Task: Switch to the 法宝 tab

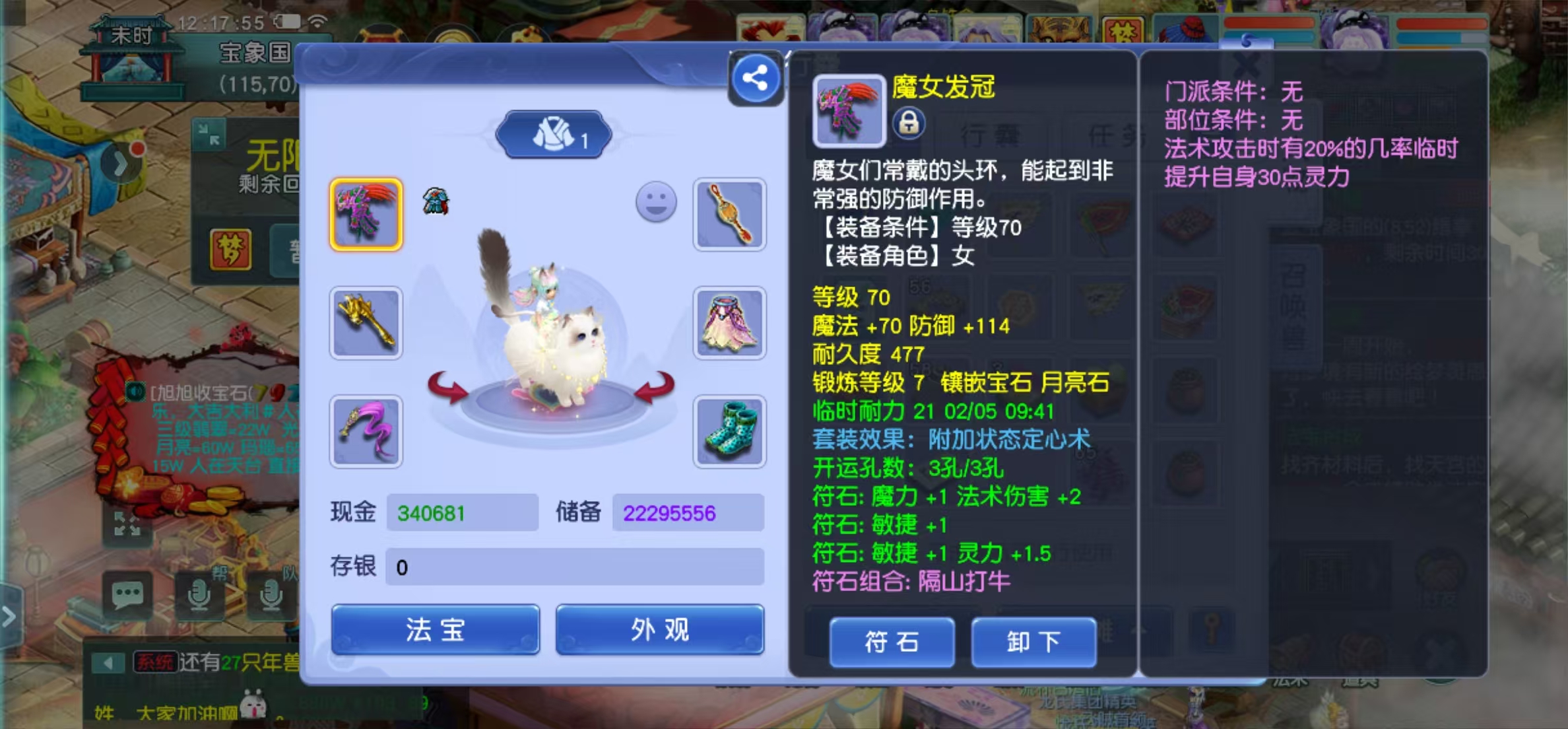Action: tap(435, 629)
